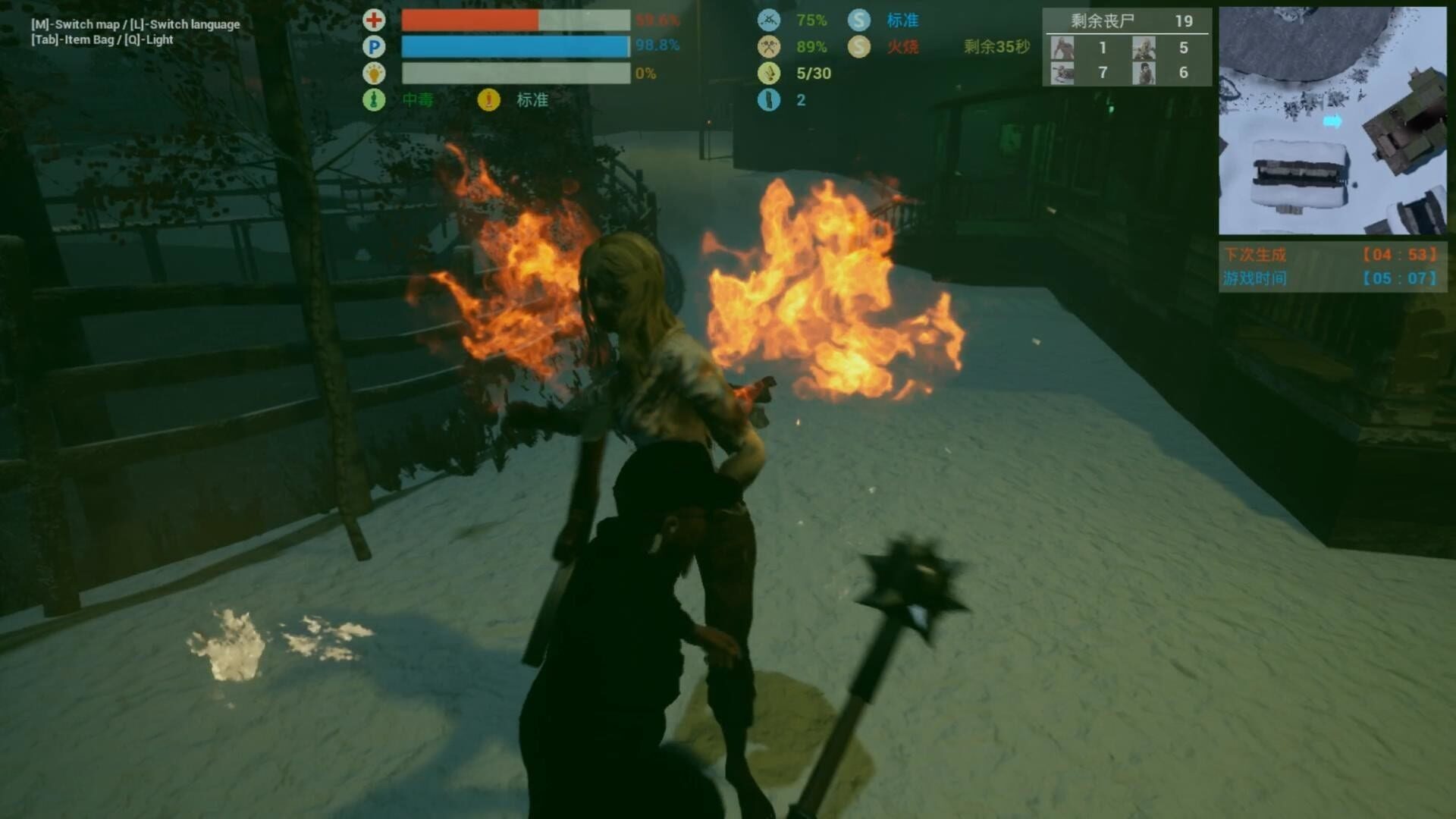Select the 5/30 ammunition icon
The height and width of the screenshot is (819, 1456).
pos(767,74)
